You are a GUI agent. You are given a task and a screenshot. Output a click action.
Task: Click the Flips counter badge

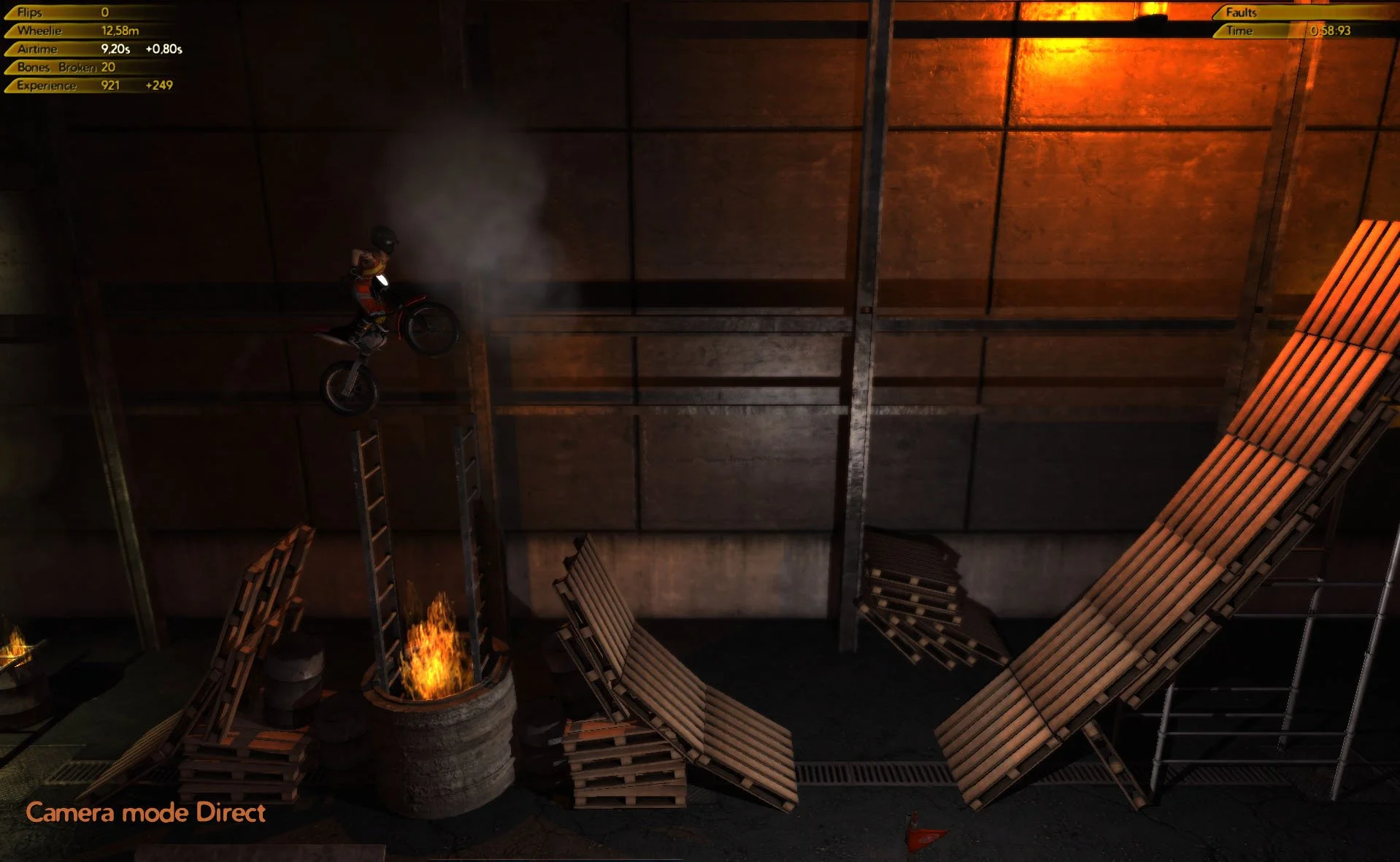(44, 12)
